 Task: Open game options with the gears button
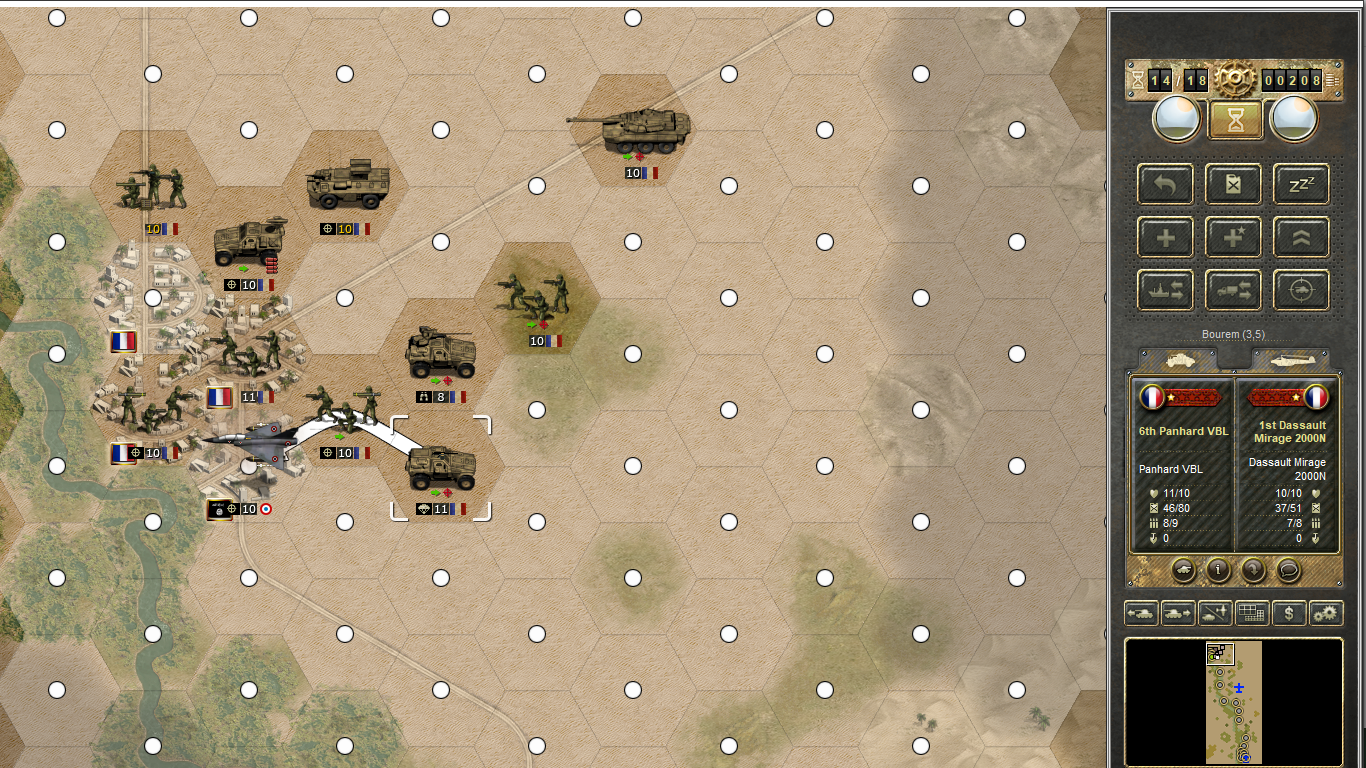click(1326, 613)
